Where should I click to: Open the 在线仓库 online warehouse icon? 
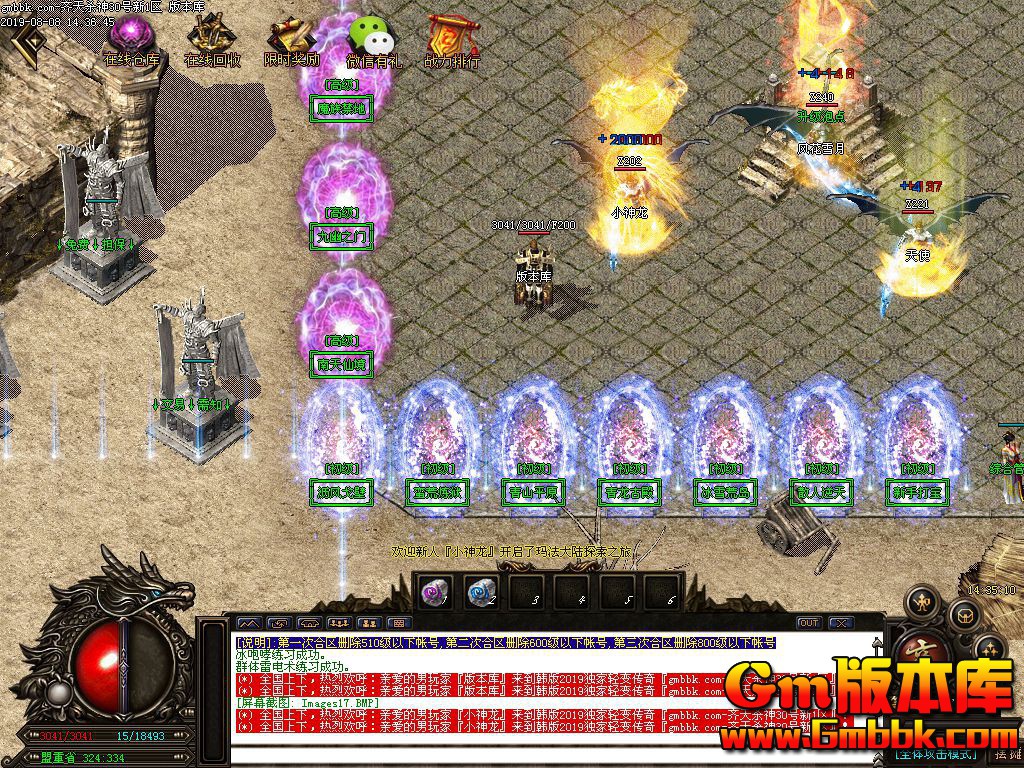click(x=131, y=38)
